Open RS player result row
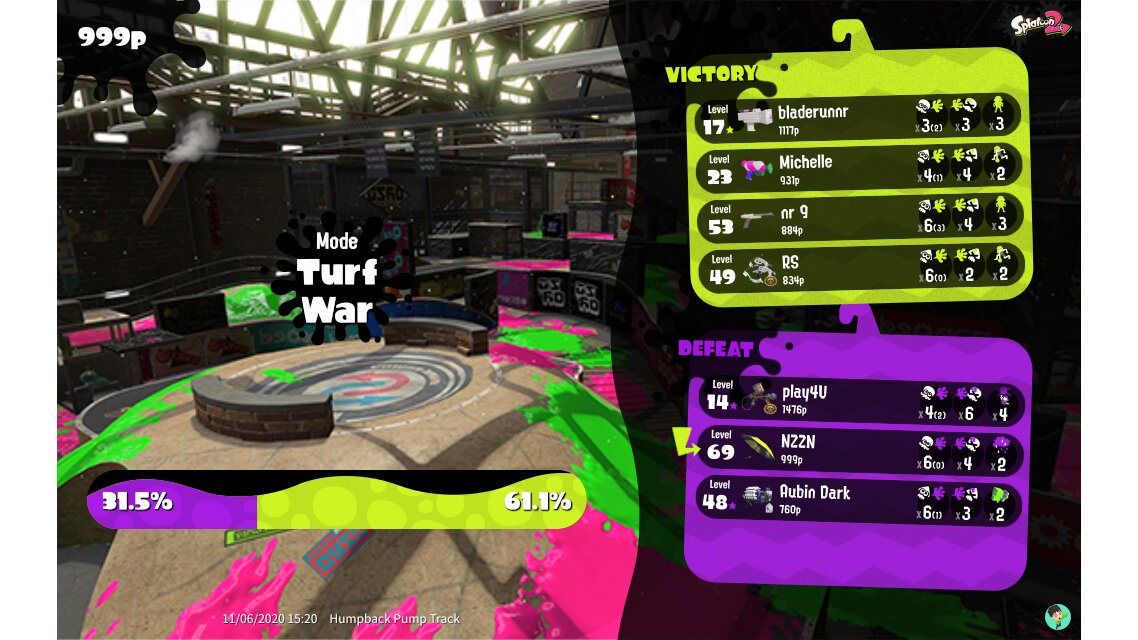The height and width of the screenshot is (640, 1138). [x=860, y=267]
